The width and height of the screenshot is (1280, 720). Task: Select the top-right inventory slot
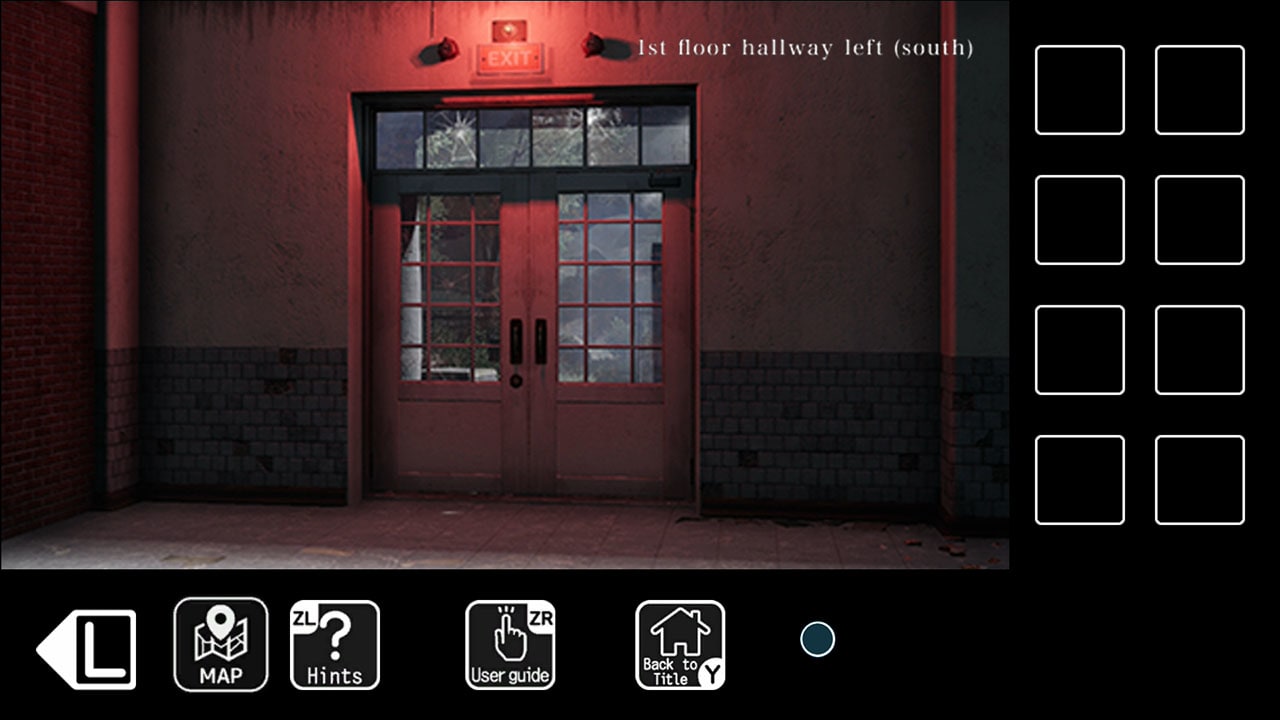tap(1199, 88)
